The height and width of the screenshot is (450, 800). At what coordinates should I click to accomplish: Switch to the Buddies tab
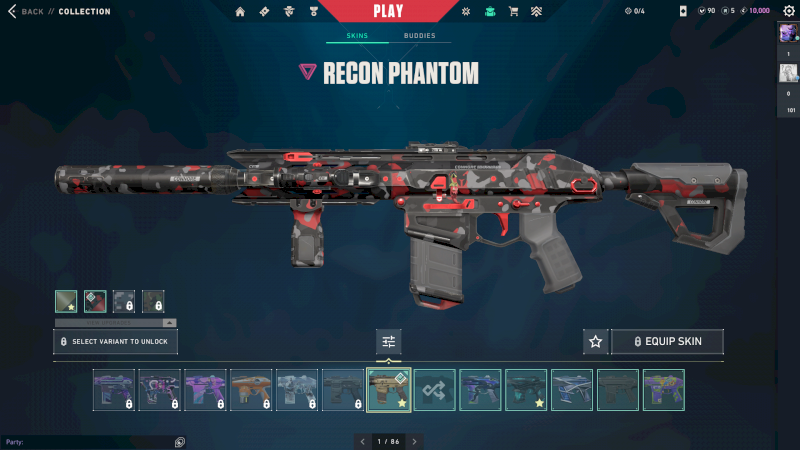419,36
